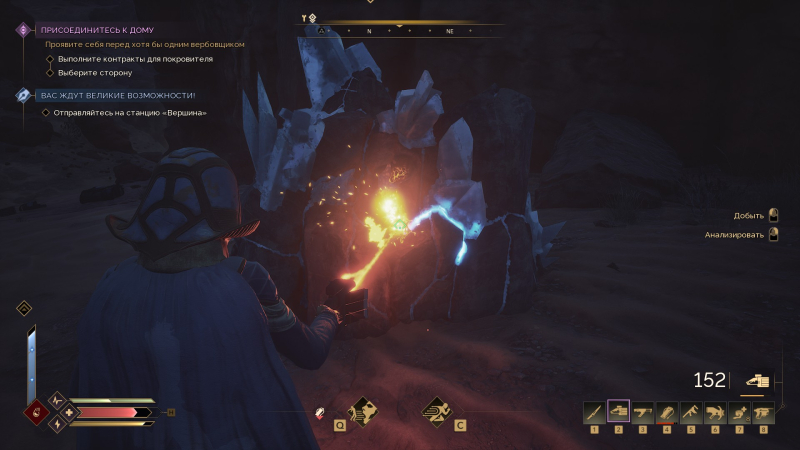Equip the rifle in hotbar slot 5
The width and height of the screenshot is (800, 450).
(x=691, y=412)
